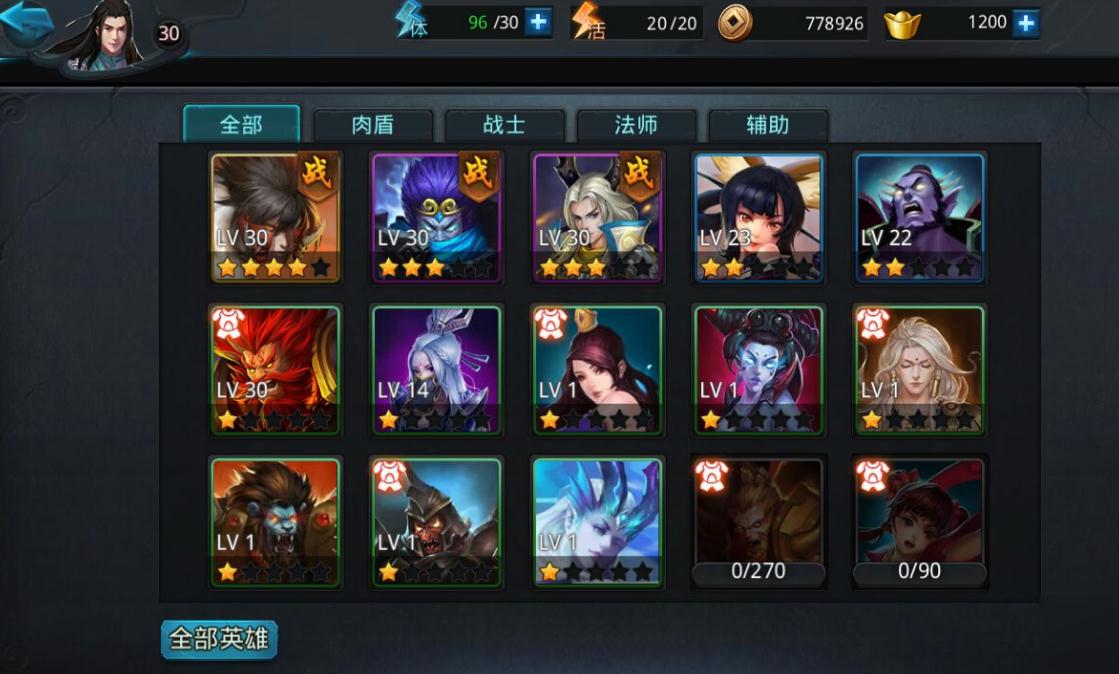Show the 战士 warrior tab
1119x674 pixels.
[505, 125]
